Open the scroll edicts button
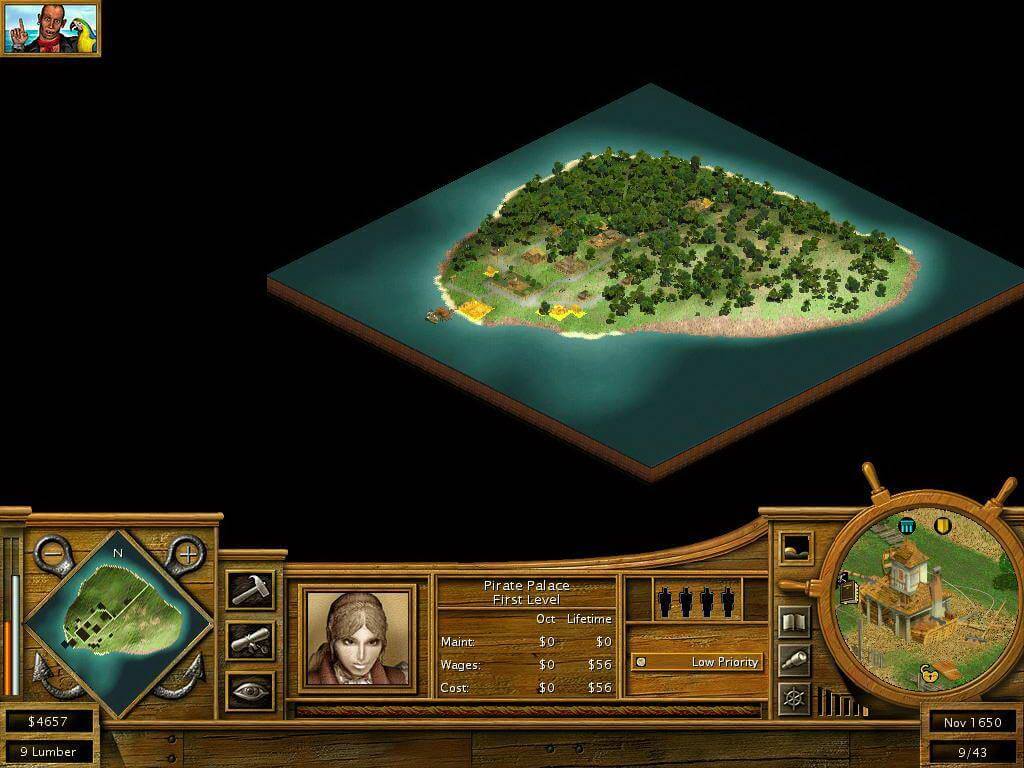The image size is (1024, 768). pos(249,640)
